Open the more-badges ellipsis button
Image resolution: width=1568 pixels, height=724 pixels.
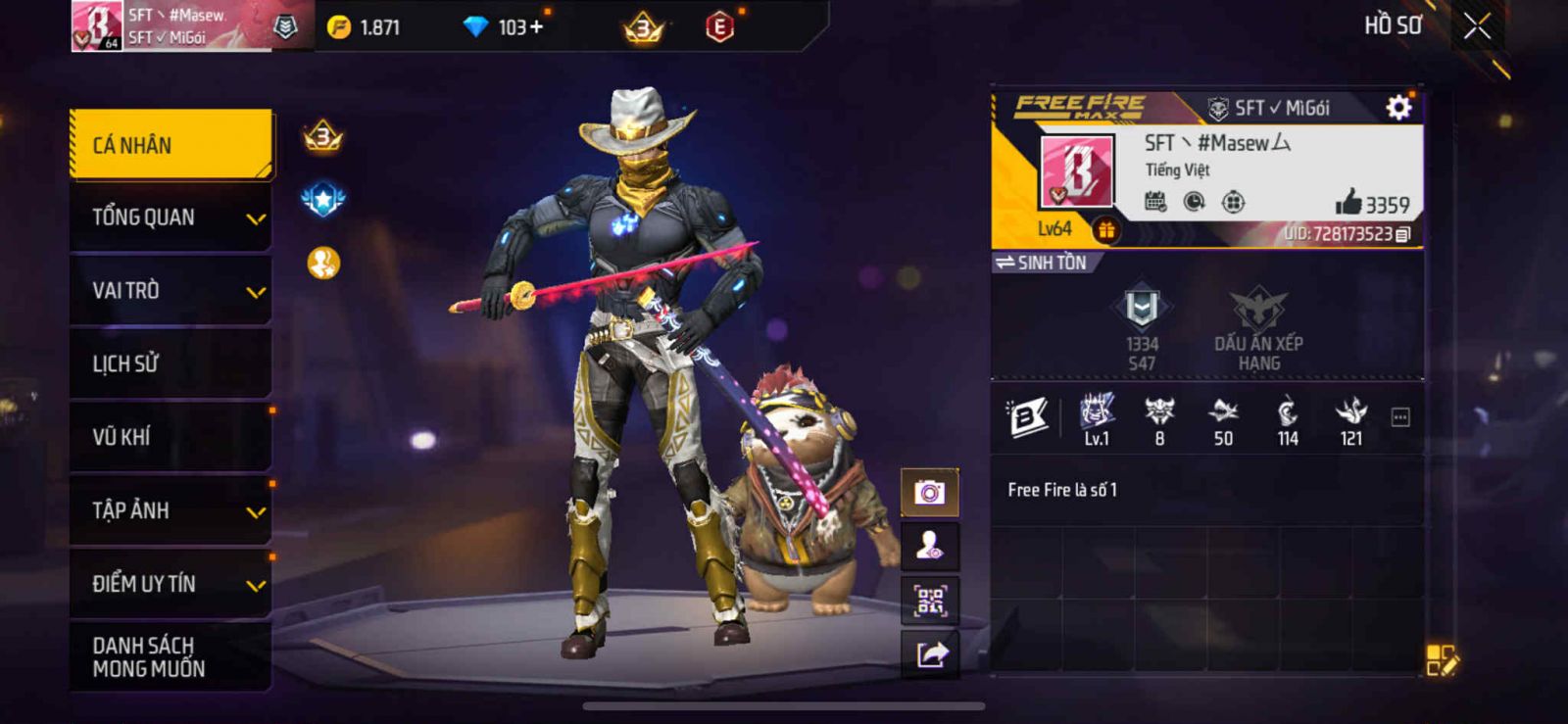1400,418
